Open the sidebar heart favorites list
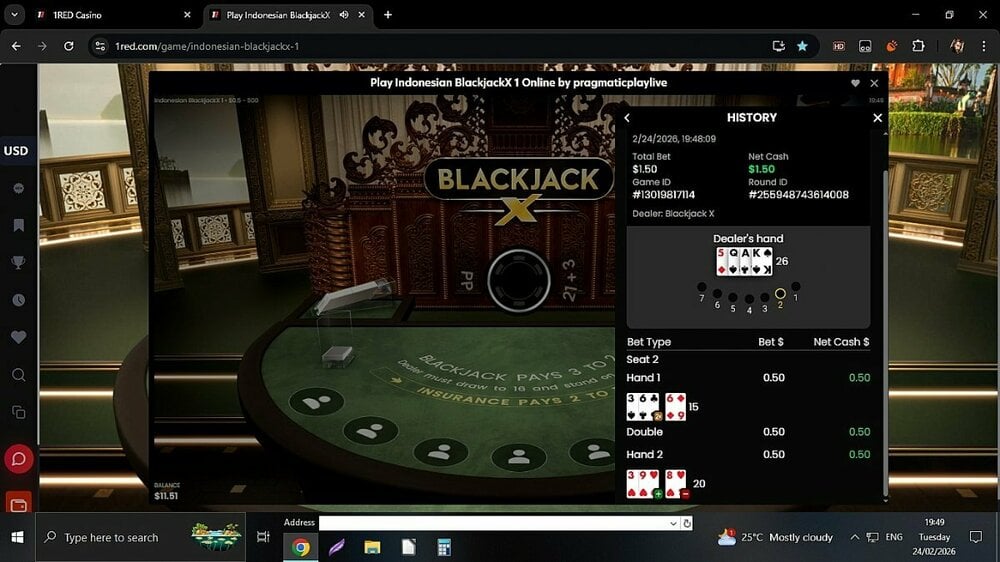This screenshot has height=562, width=1000. [x=18, y=338]
